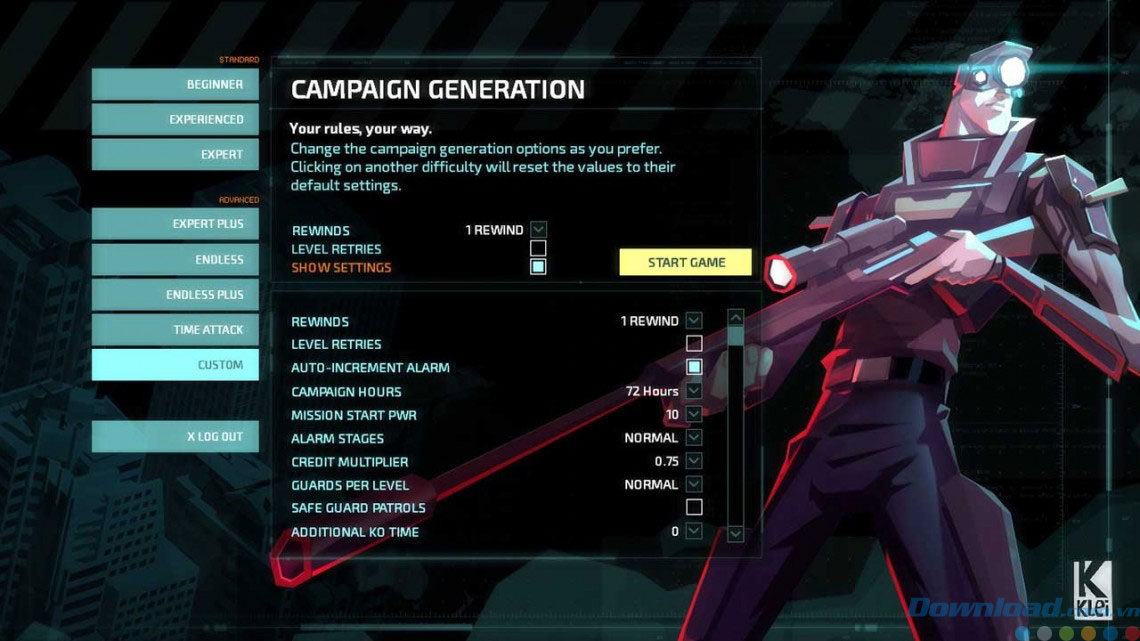The width and height of the screenshot is (1140, 641).
Task: Open the Additional KO Time dropdown
Action: [x=694, y=531]
